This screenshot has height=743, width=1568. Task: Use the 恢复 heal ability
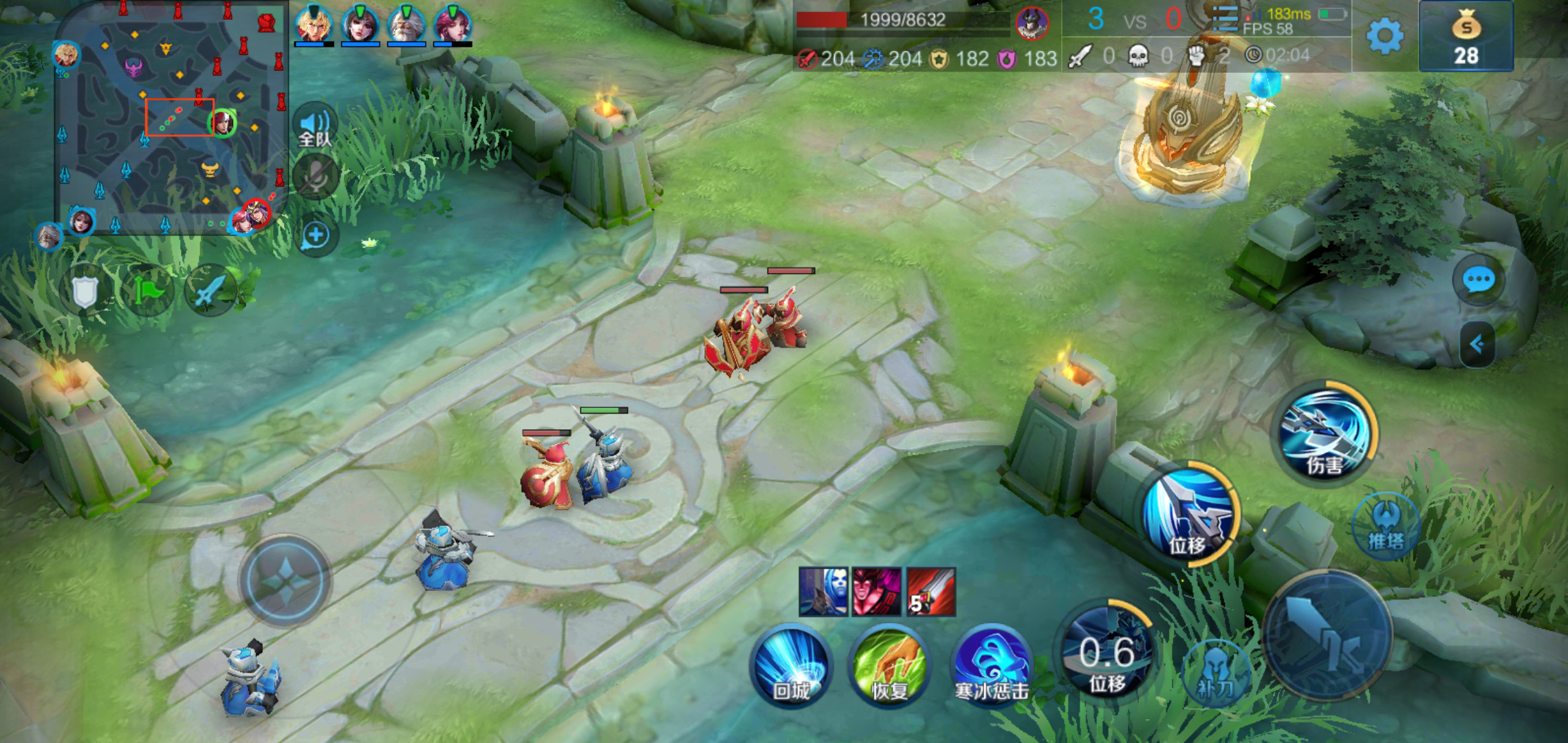coord(889,665)
